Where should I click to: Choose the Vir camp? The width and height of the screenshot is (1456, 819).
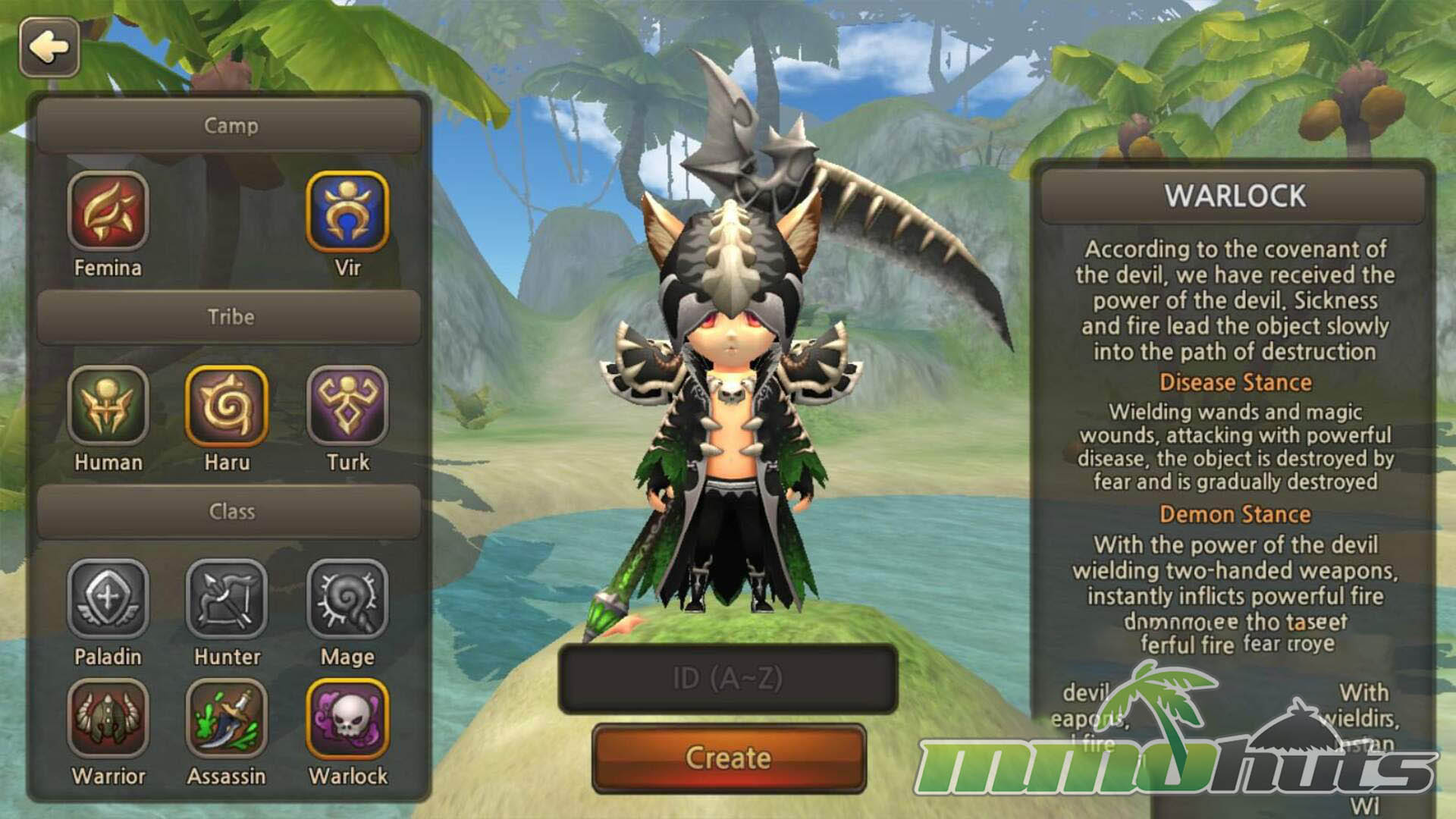click(x=347, y=212)
